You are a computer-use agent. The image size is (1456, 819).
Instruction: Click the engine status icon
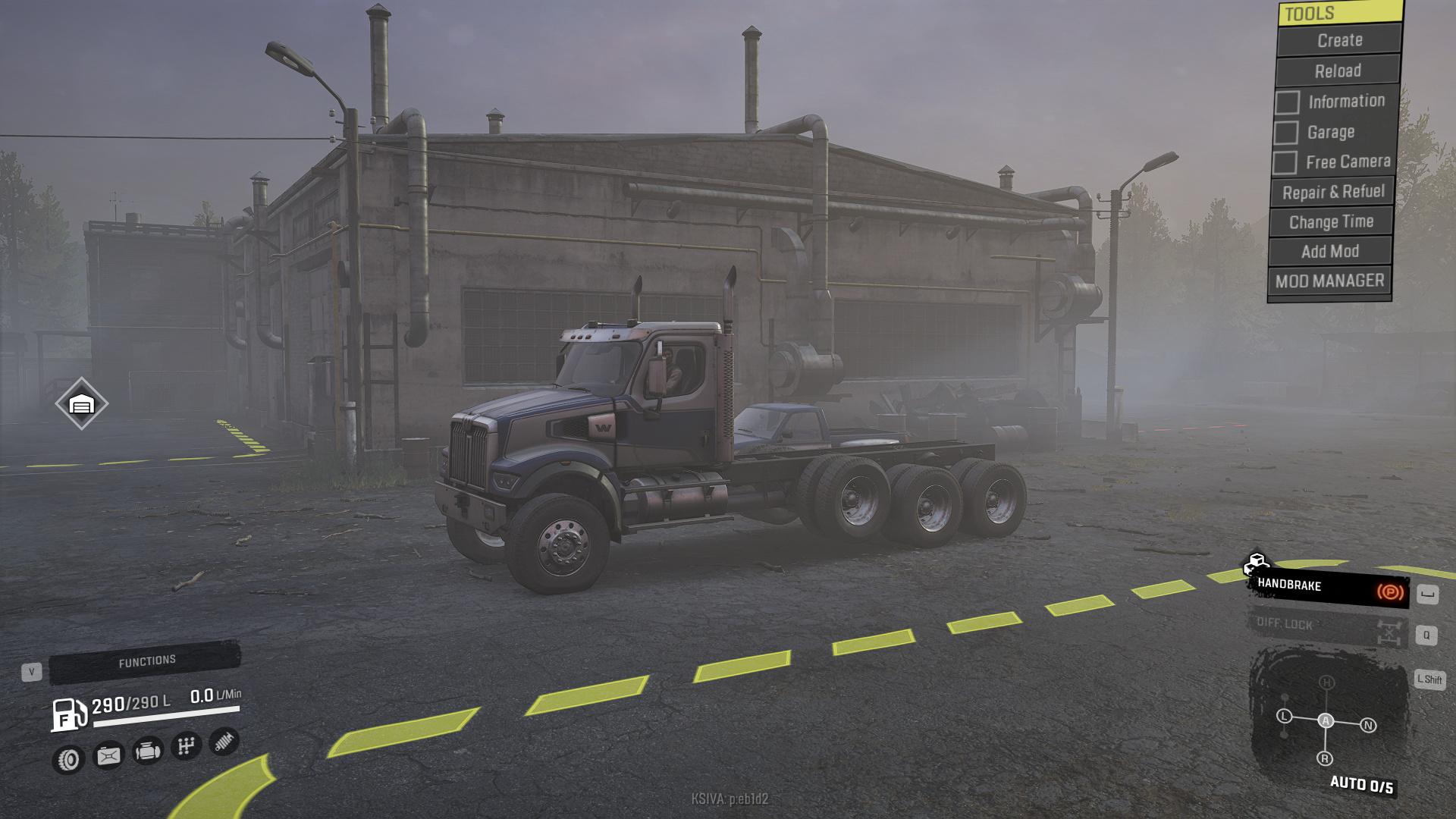tap(147, 751)
